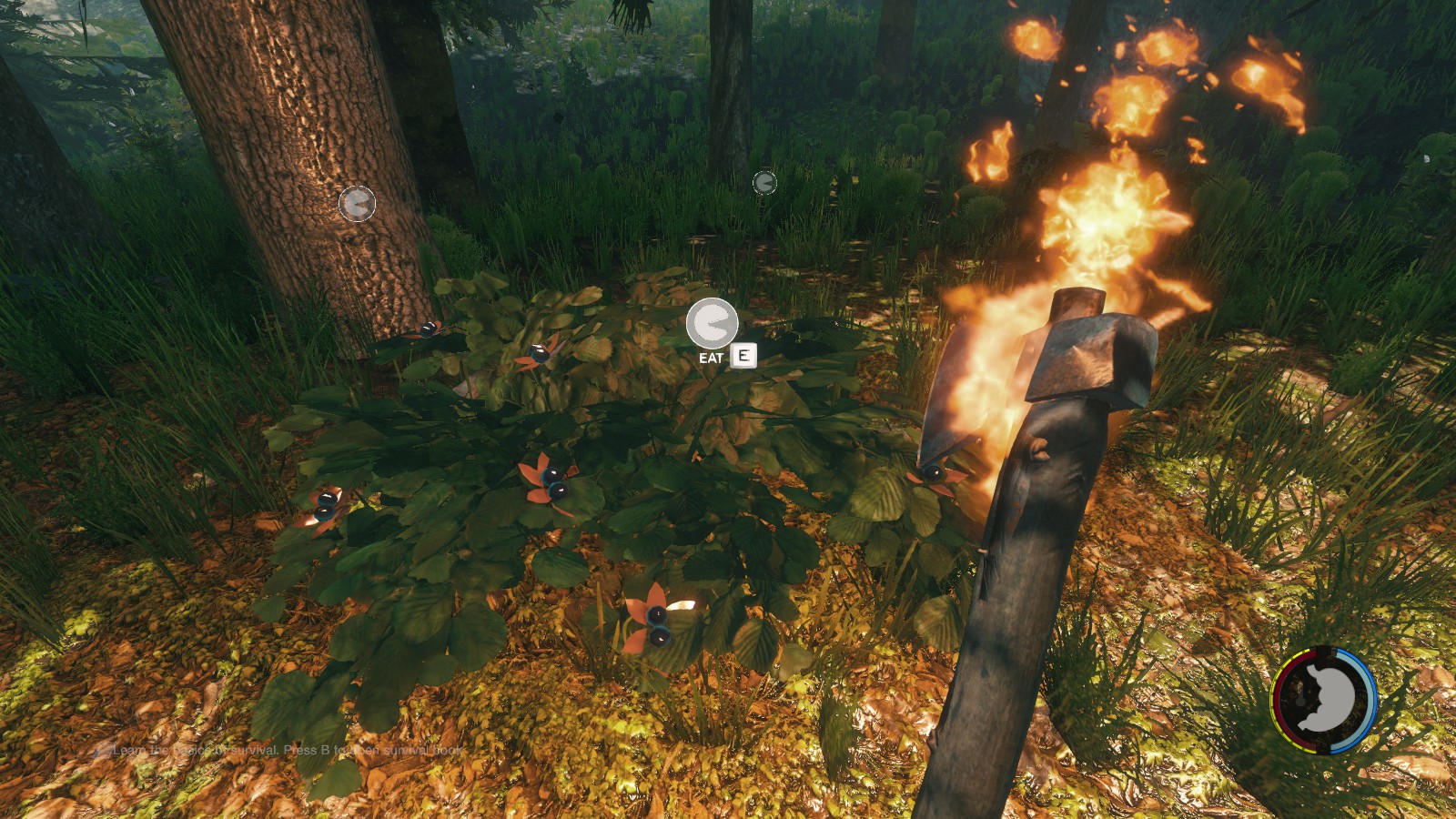
Task: Select the eat icon labeled EAT
Action: click(712, 323)
